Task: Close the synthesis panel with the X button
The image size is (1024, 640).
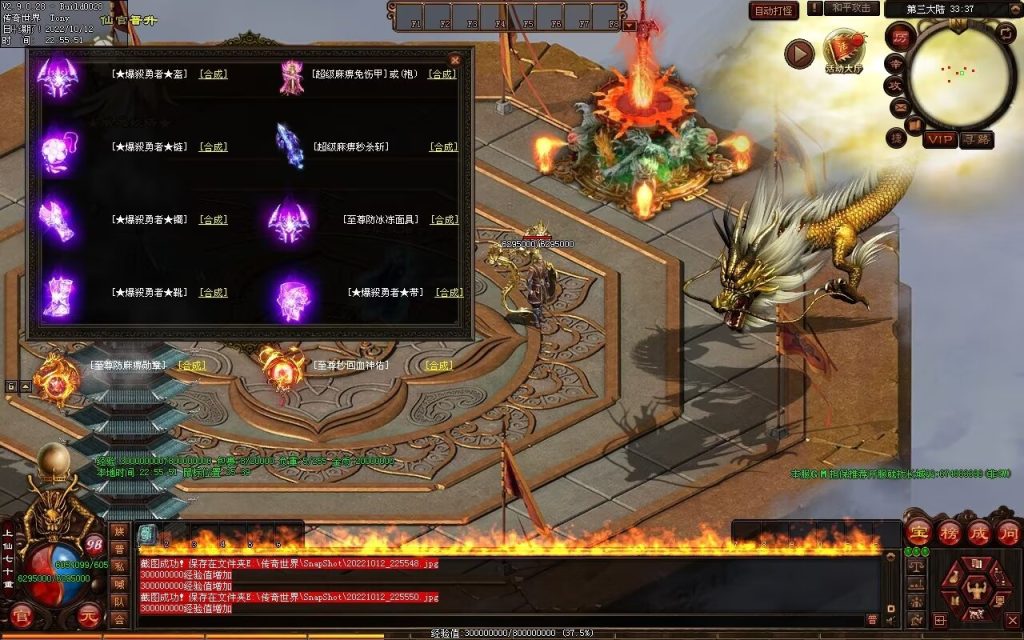Action: (455, 59)
